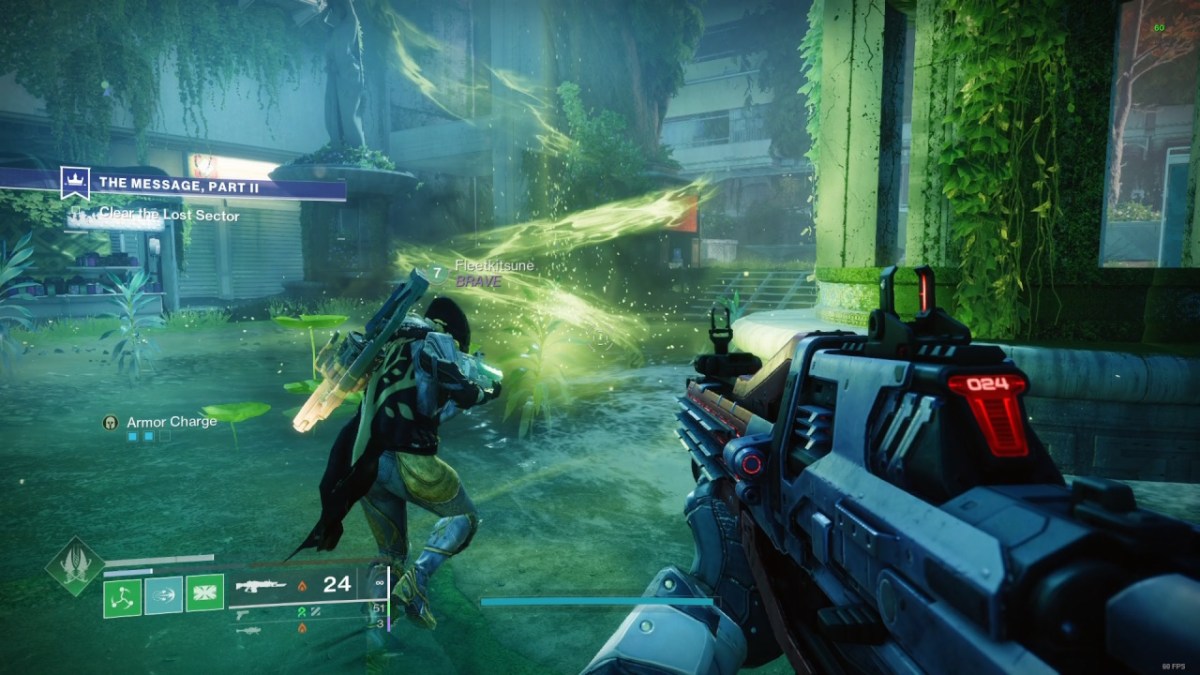Select the Fleetkitsune player nameplate
The height and width of the screenshot is (675, 1200).
[494, 265]
